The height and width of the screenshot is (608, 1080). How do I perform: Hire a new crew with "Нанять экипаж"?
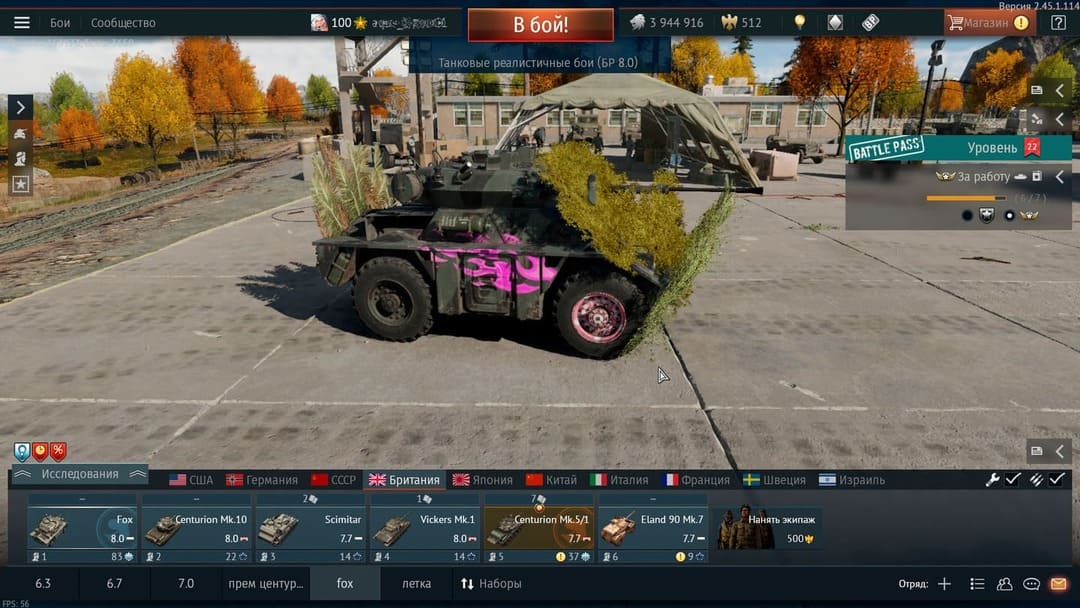tap(768, 528)
